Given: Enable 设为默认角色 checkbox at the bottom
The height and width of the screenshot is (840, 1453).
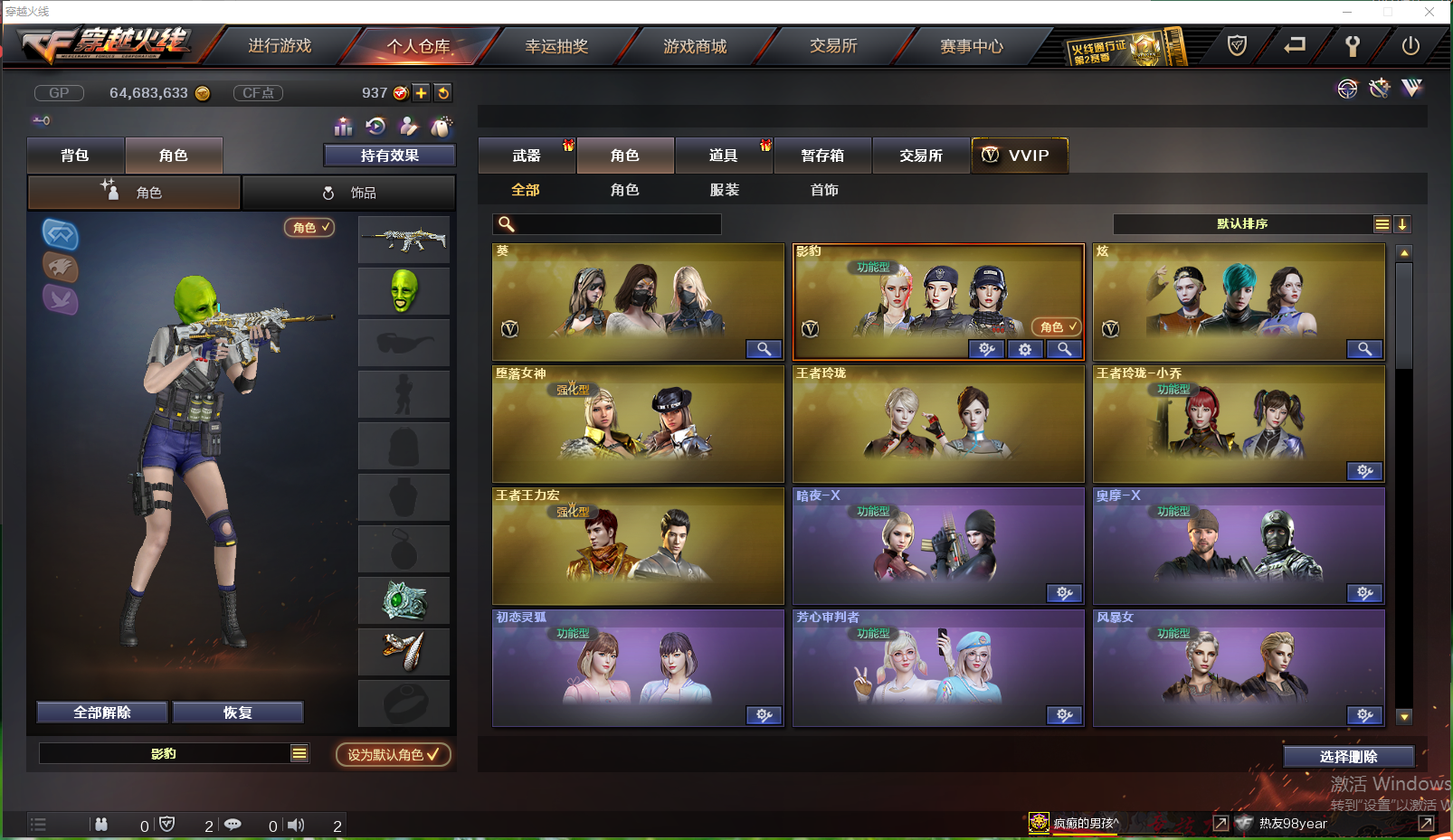Looking at the screenshot, I should tap(394, 754).
